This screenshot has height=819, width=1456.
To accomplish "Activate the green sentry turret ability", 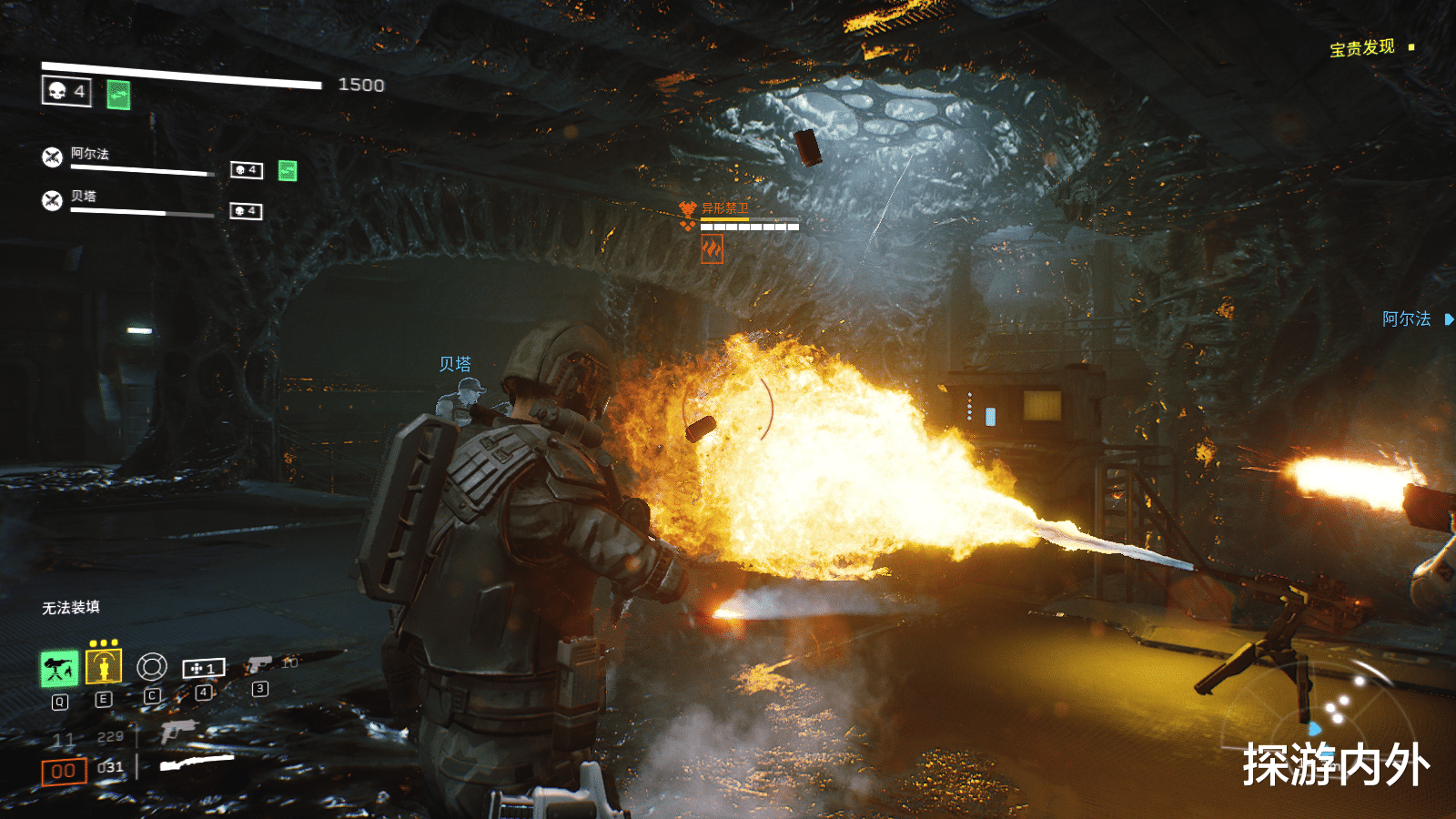I will click(59, 669).
